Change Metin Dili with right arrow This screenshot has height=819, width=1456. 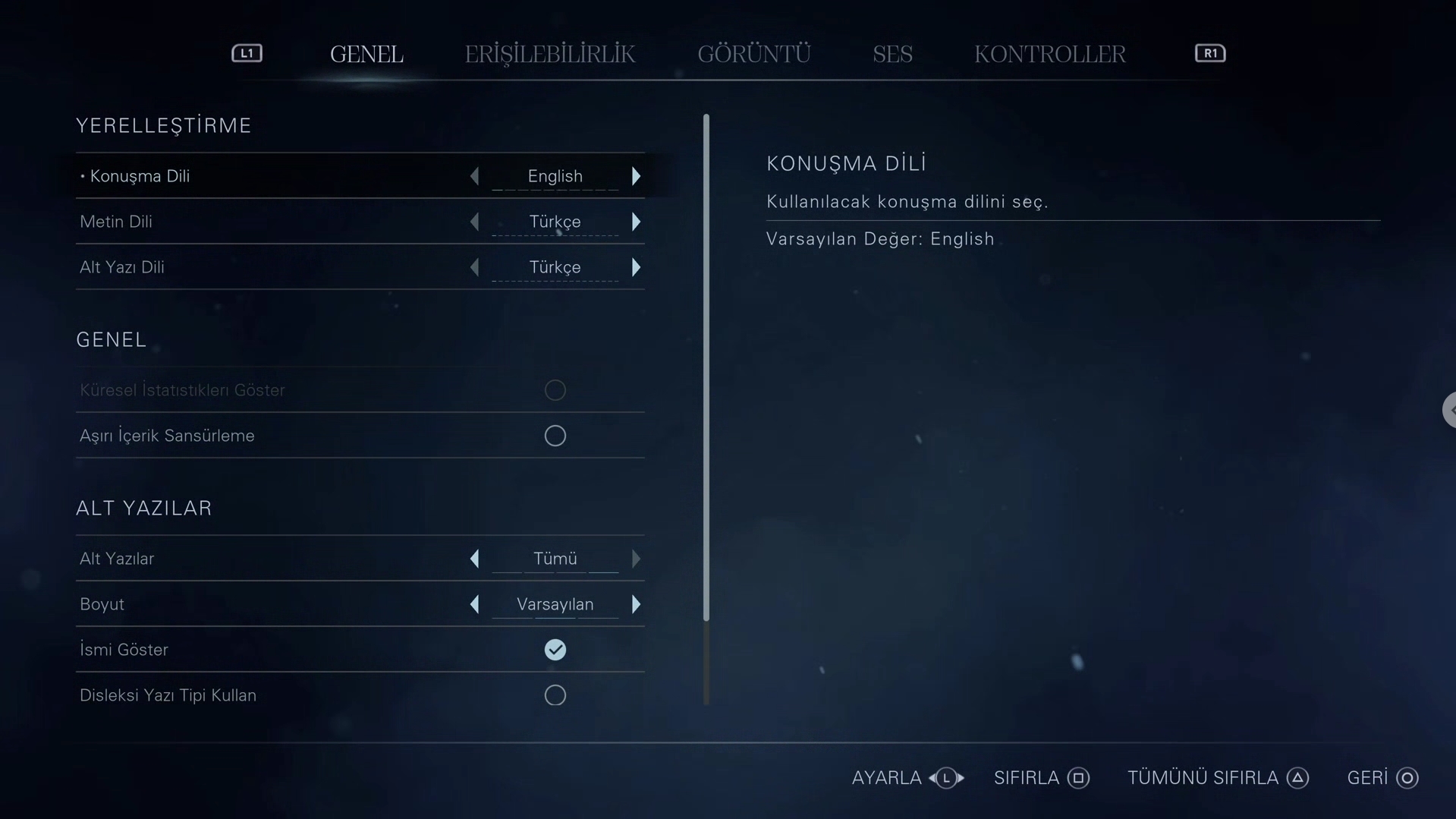click(636, 222)
